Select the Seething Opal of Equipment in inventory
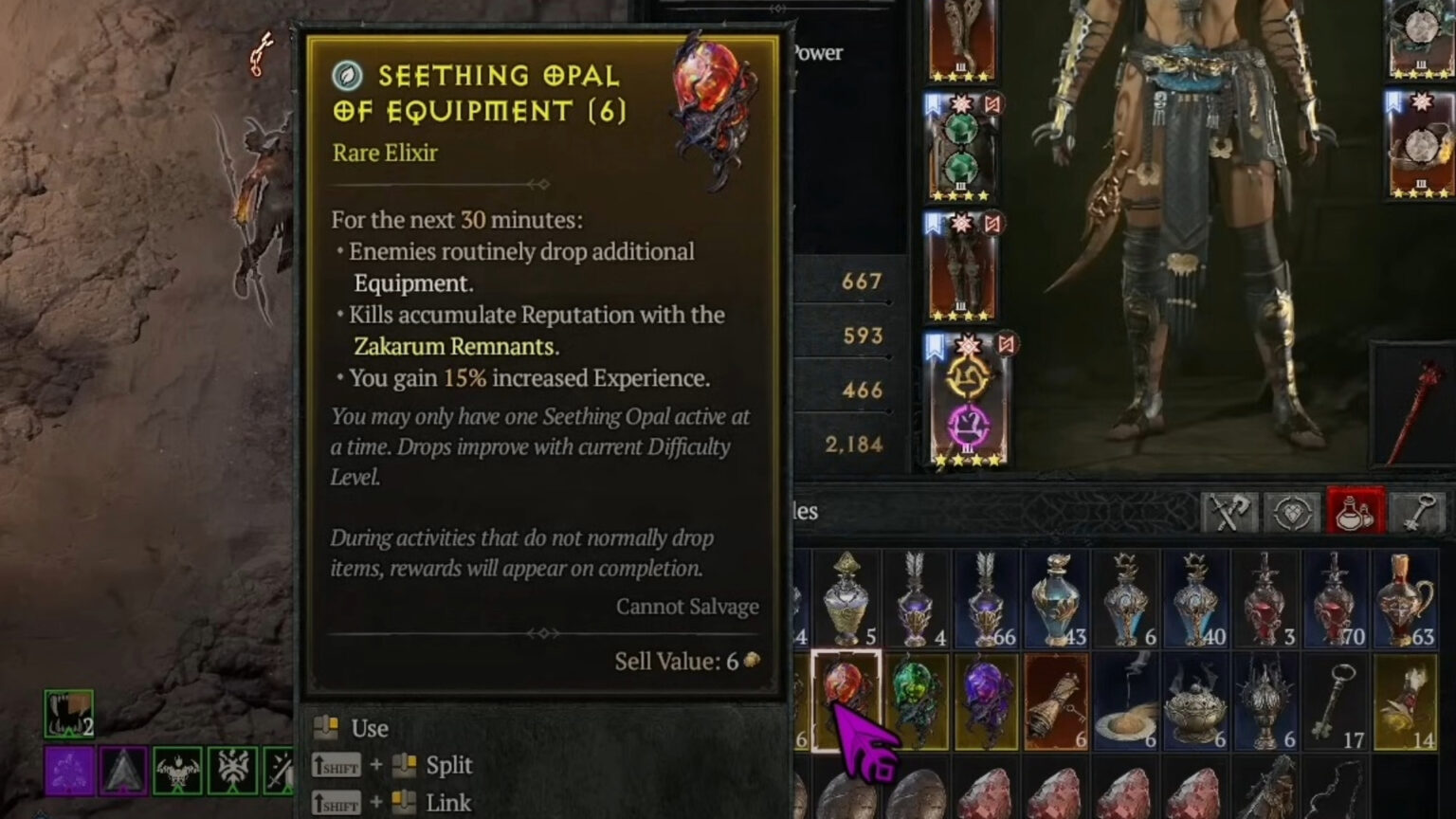Image resolution: width=1456 pixels, height=819 pixels. [x=846, y=700]
